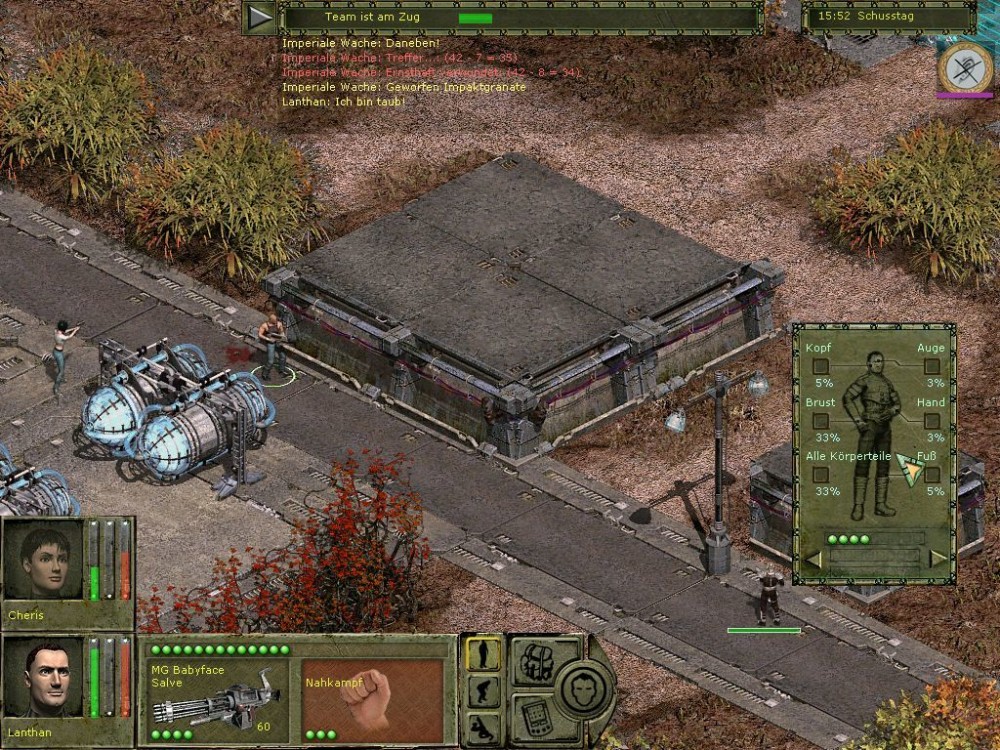Image resolution: width=1000 pixels, height=750 pixels.
Task: Set stance to prone
Action: (484, 727)
